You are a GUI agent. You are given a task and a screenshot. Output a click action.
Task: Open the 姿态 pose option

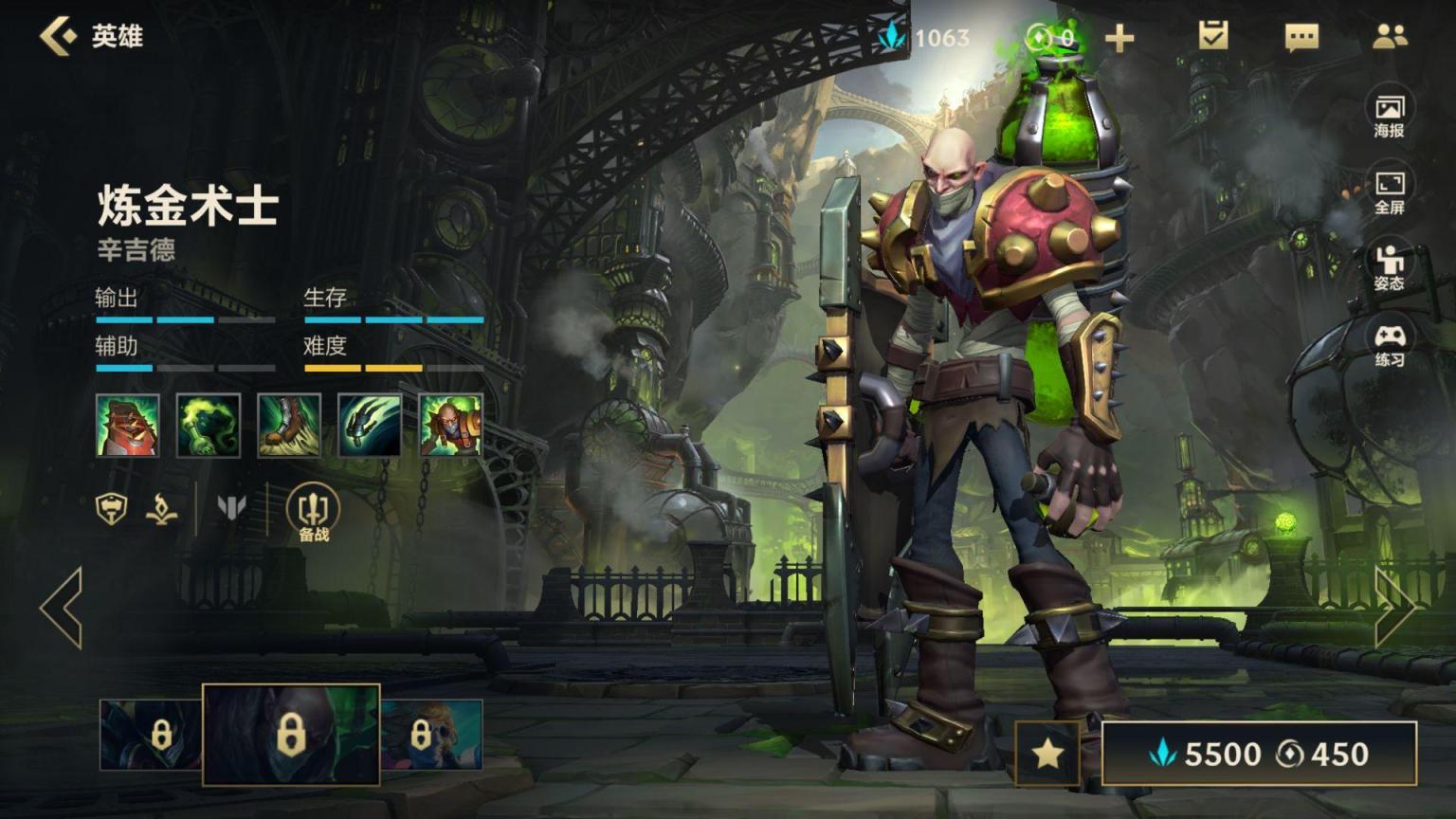1389,268
